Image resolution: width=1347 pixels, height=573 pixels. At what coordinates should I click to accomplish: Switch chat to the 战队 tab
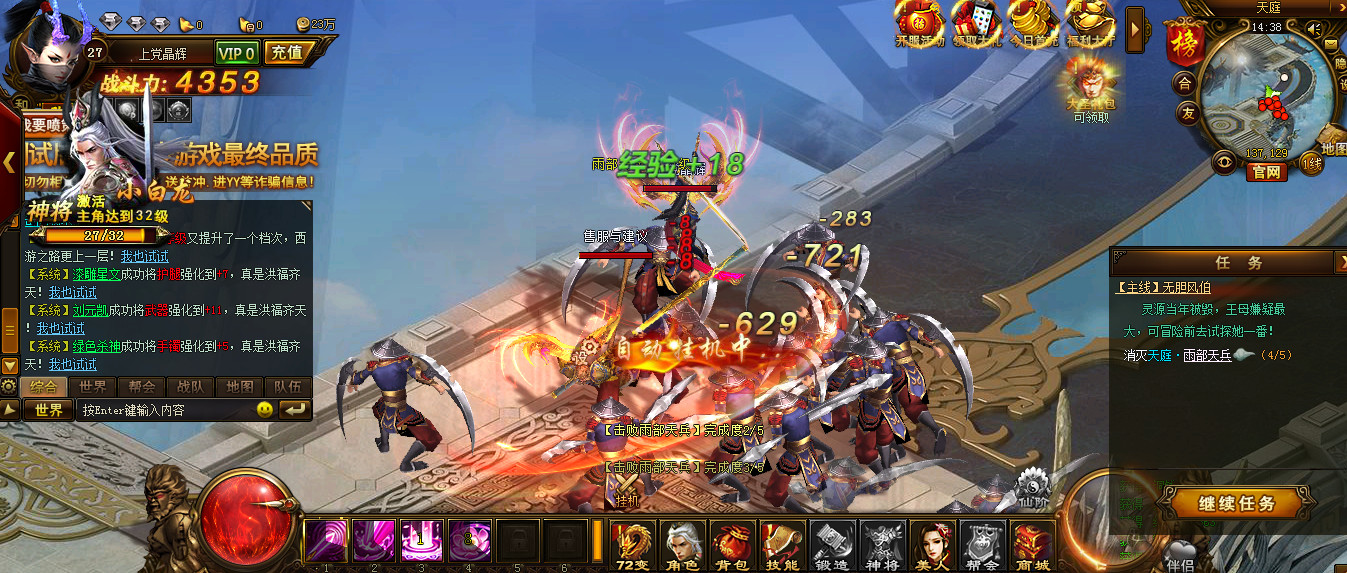[x=191, y=387]
